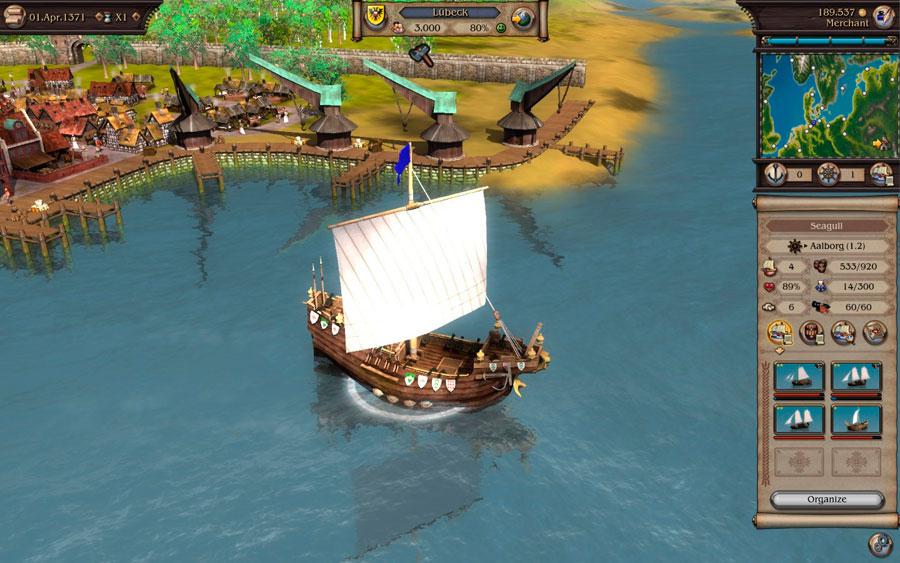Select the crew tab icon with ship and scroll
This screenshot has height=563, width=900.
pyautogui.click(x=842, y=332)
